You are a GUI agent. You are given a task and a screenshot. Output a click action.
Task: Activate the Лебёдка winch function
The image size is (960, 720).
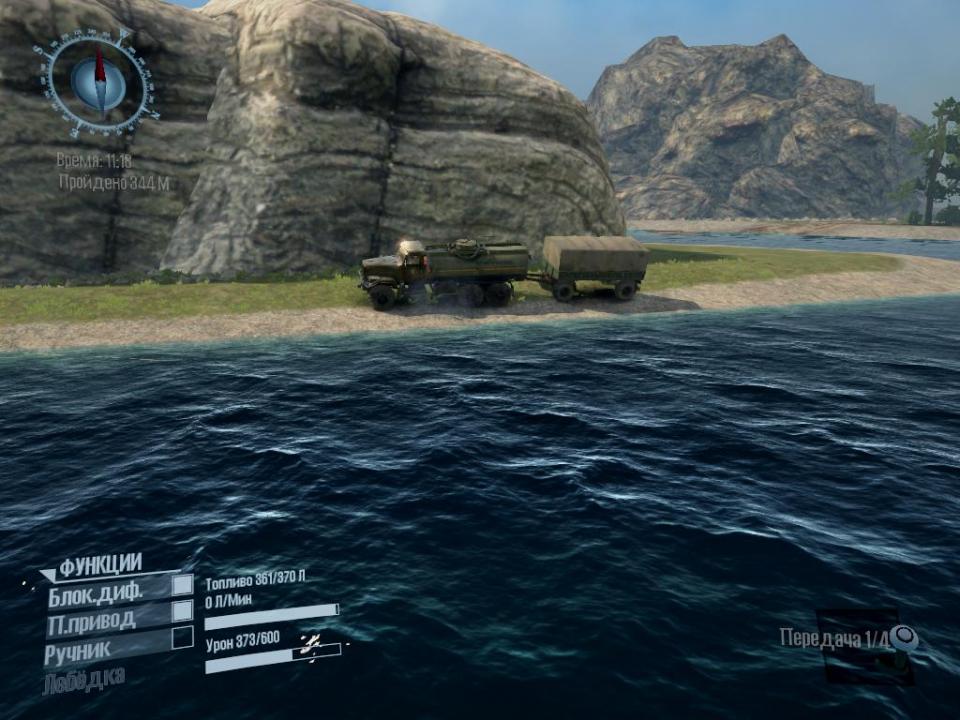84,679
